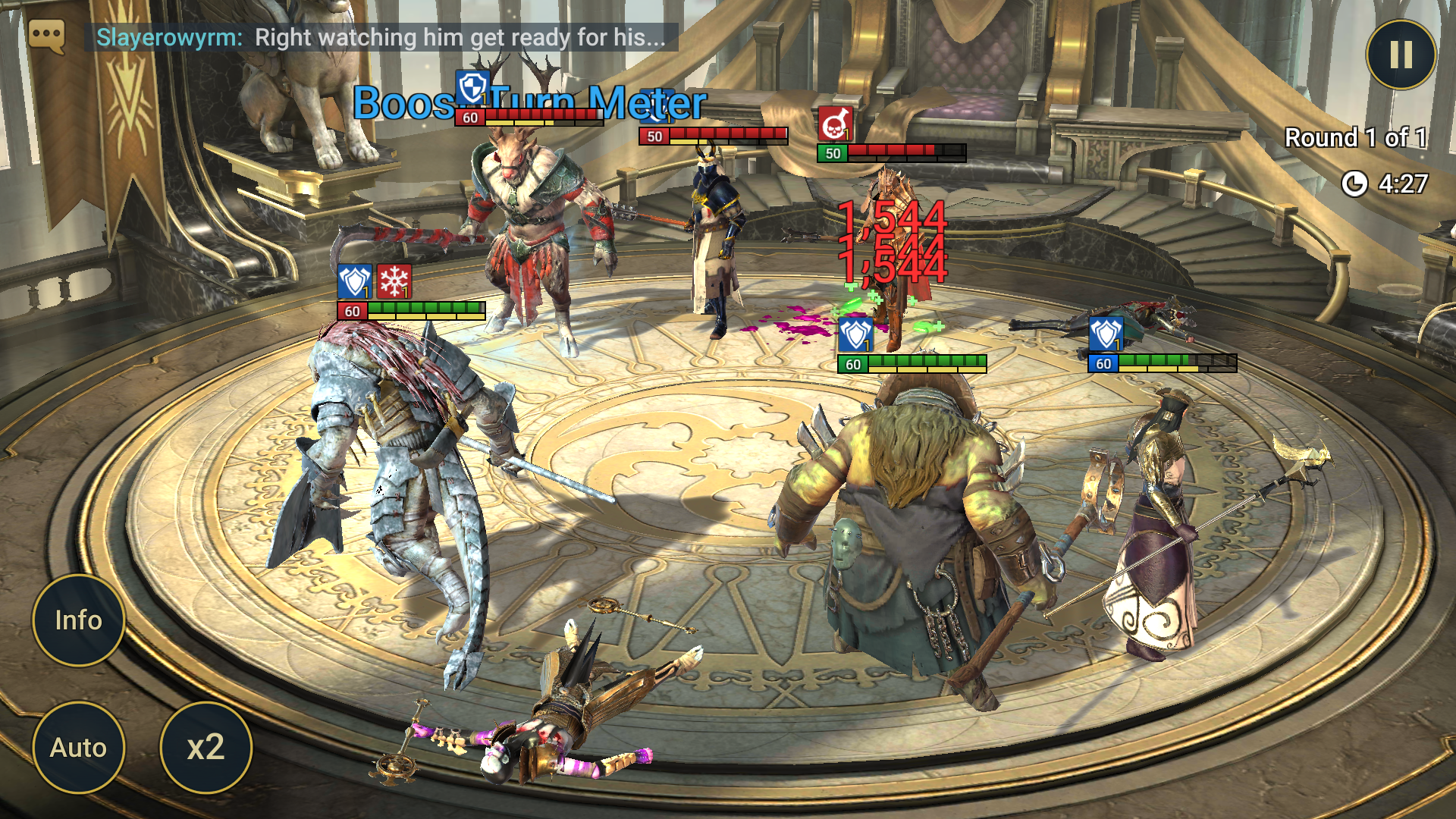Viewport: 1456px width, 819px height.
Task: Open the Info panel
Action: 78,620
